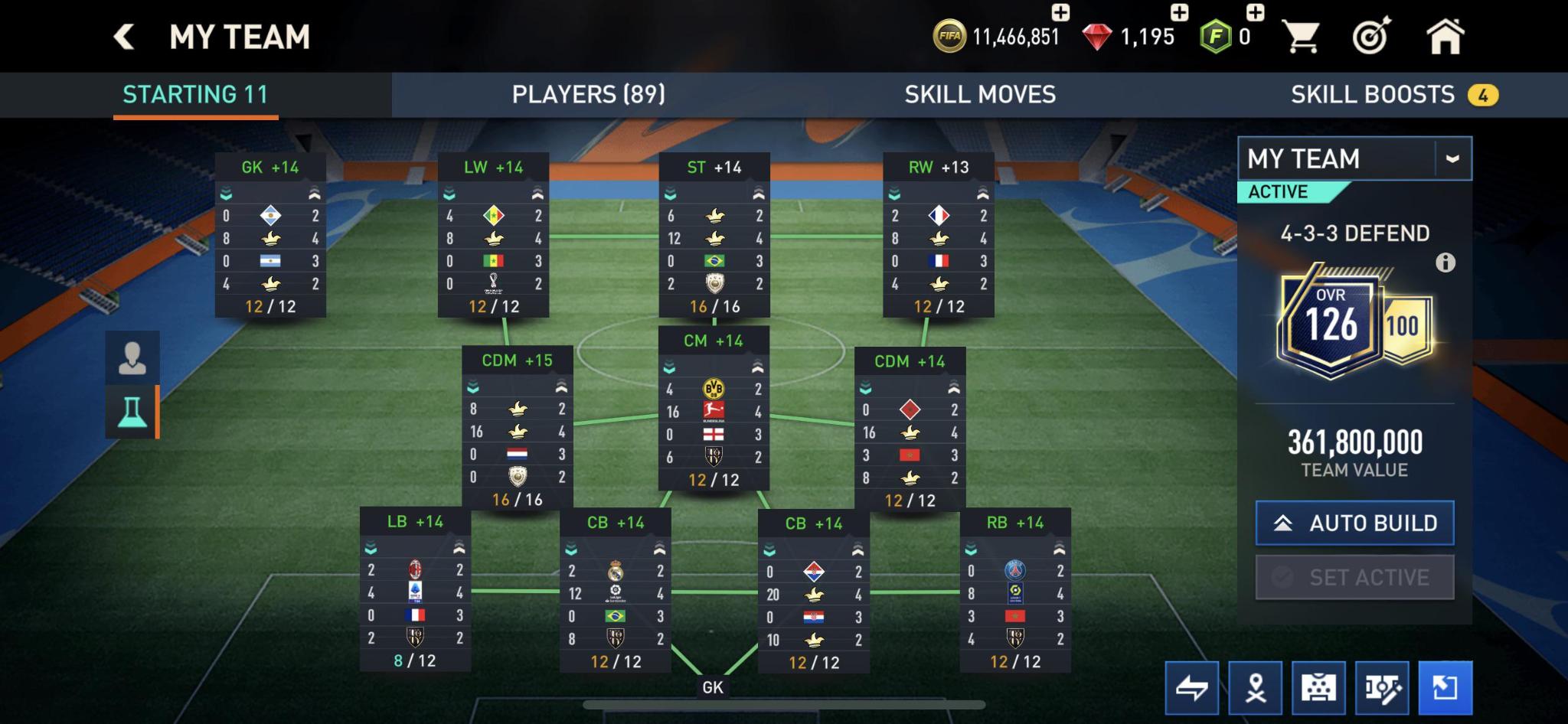The width and height of the screenshot is (1568, 724).
Task: Switch to the player silhouette view
Action: [x=132, y=357]
